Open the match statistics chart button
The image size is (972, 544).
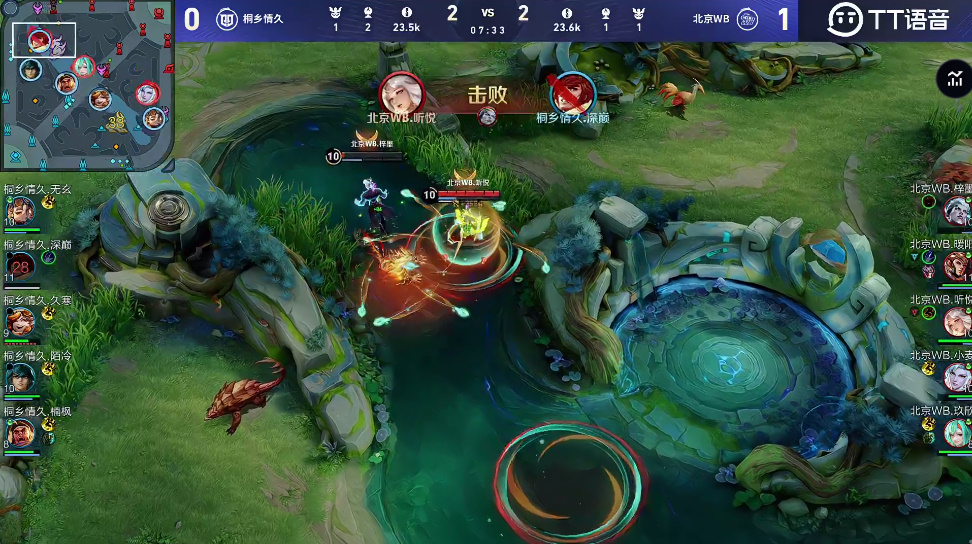coord(952,81)
